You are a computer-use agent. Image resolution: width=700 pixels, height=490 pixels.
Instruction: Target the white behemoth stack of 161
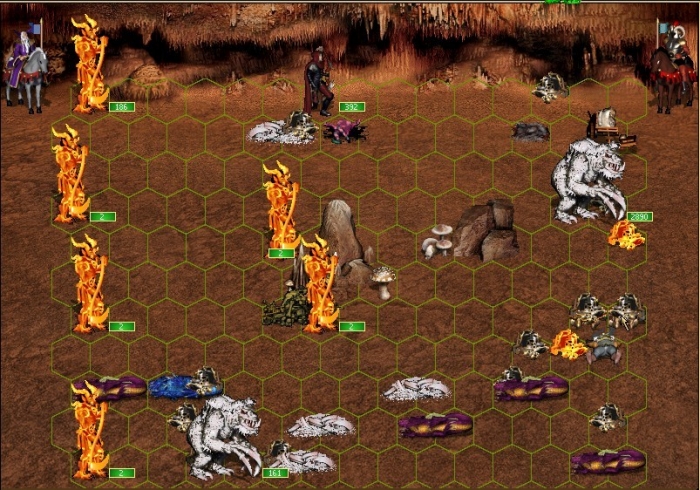[x=224, y=437]
